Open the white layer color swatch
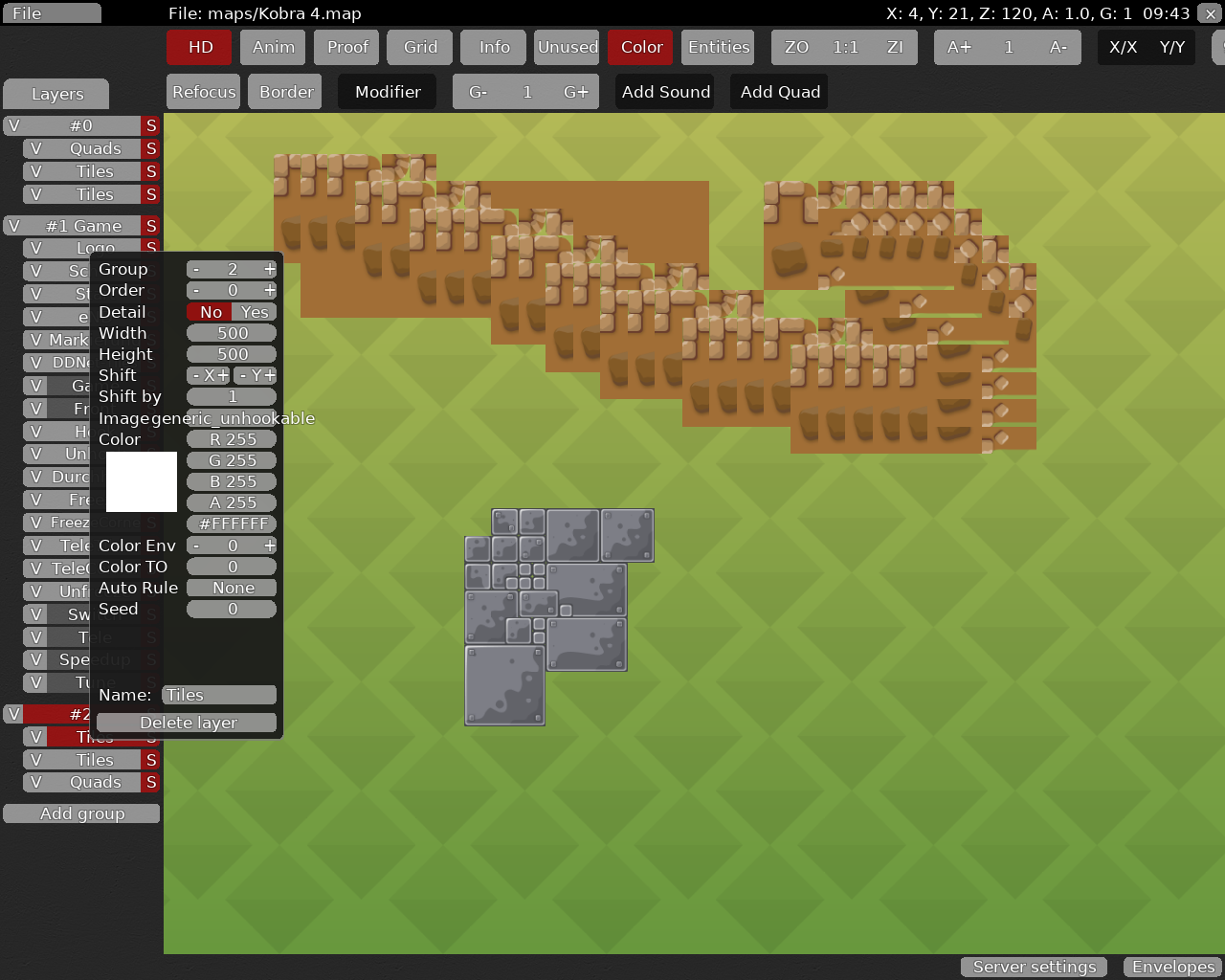Image resolution: width=1225 pixels, height=980 pixels. pyautogui.click(x=141, y=481)
